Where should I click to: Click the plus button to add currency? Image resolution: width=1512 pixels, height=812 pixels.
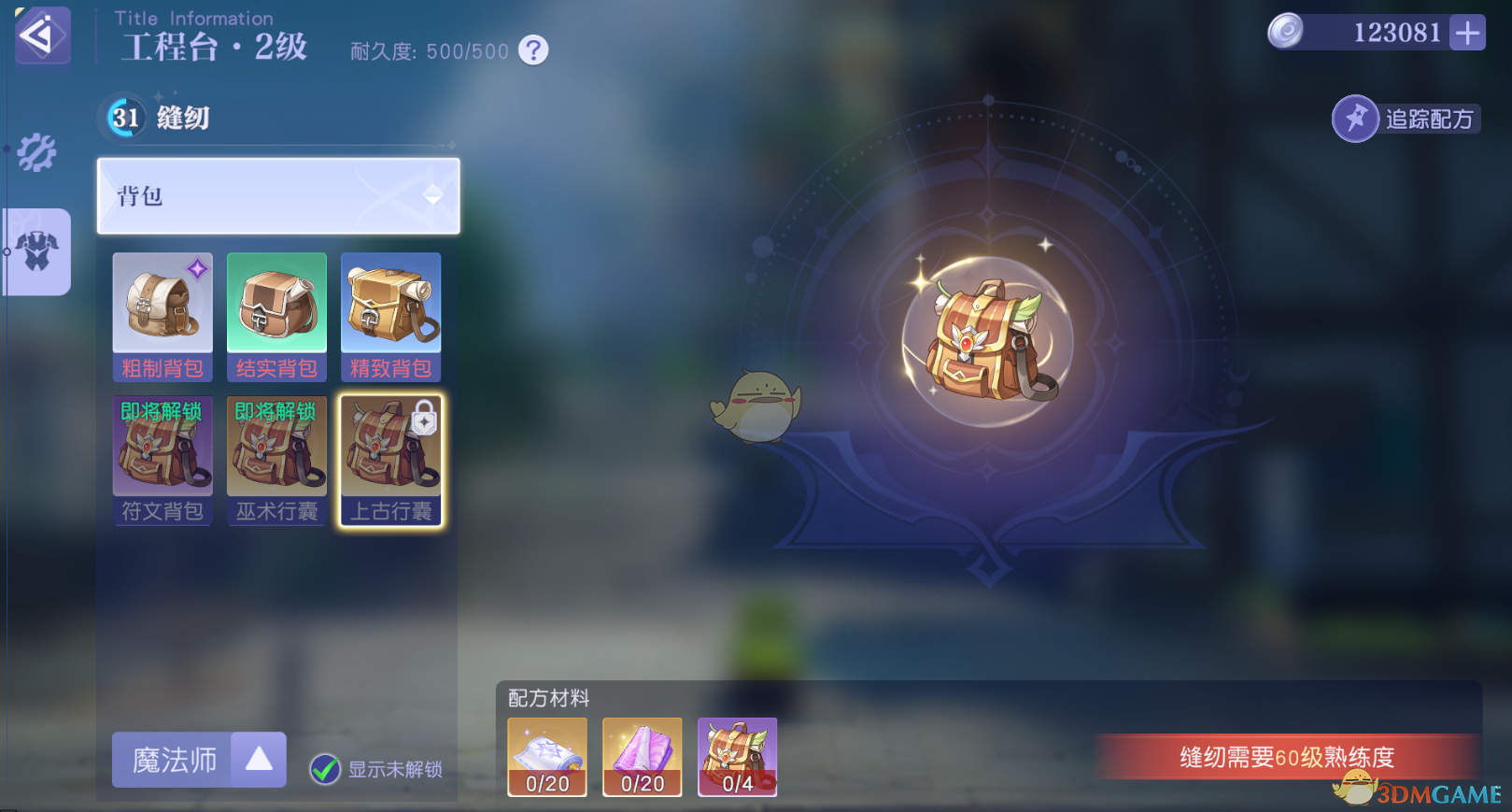tap(1470, 32)
